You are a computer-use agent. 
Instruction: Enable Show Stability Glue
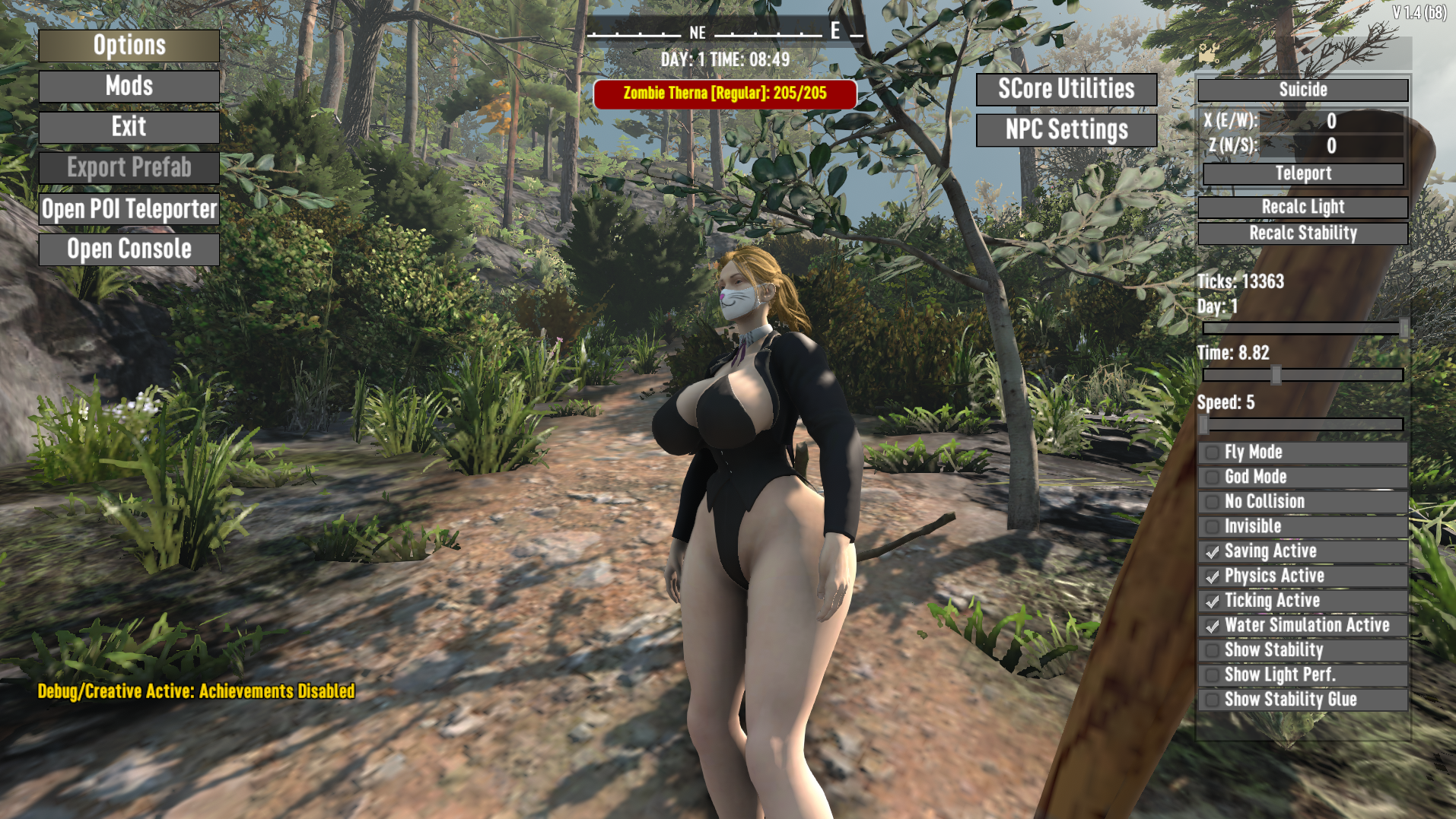click(x=1213, y=700)
